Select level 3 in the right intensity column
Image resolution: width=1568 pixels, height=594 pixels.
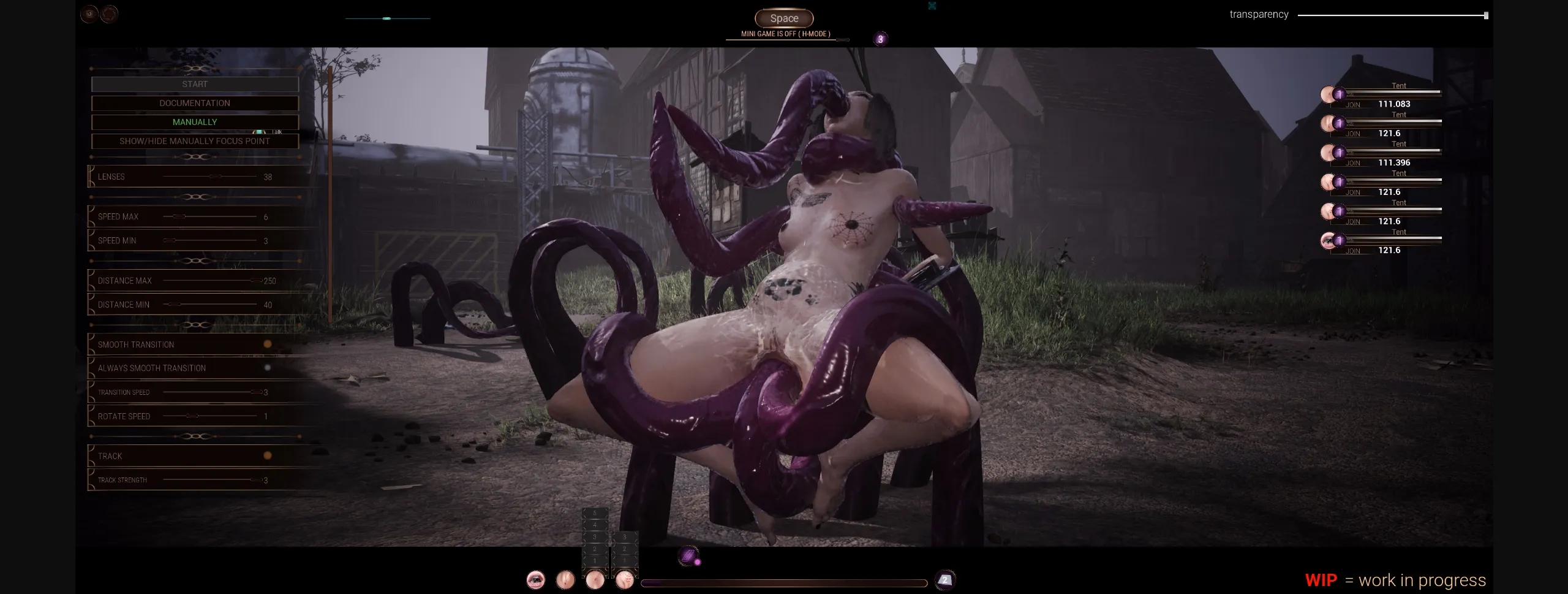(x=625, y=537)
